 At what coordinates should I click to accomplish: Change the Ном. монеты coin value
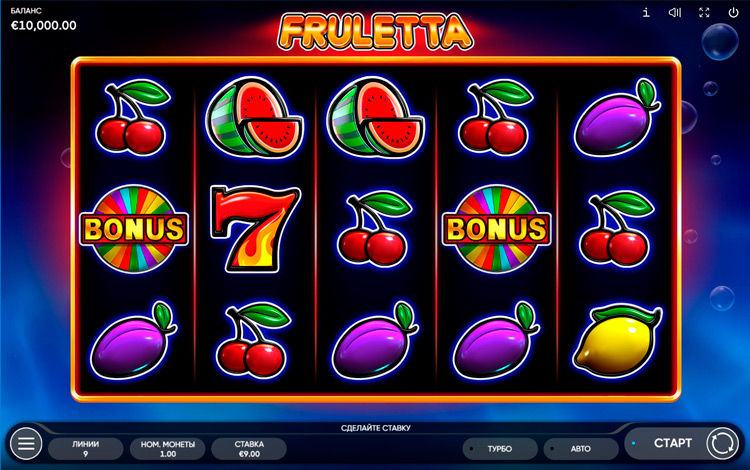click(x=167, y=448)
